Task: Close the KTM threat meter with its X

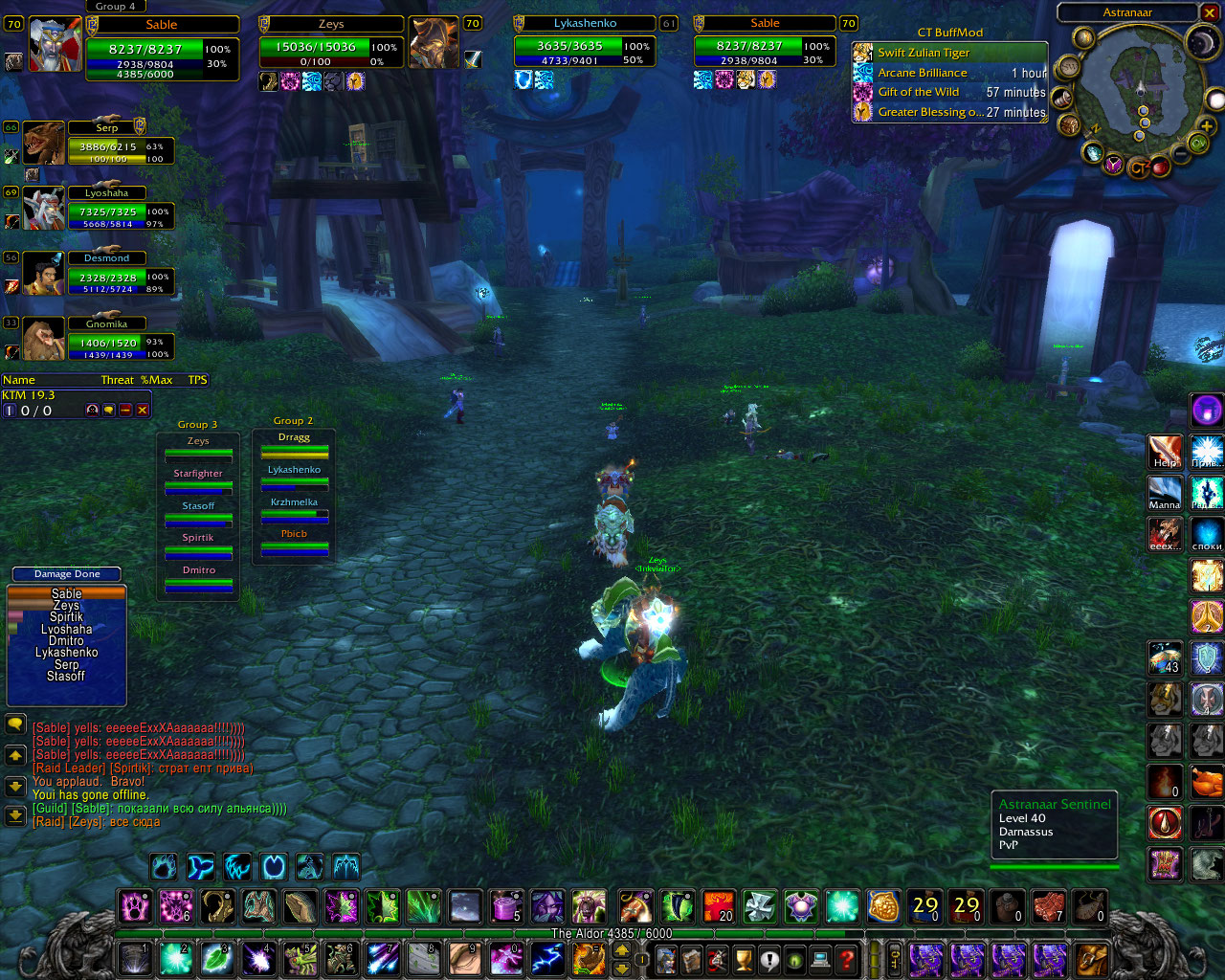Action: pyautogui.click(x=143, y=411)
